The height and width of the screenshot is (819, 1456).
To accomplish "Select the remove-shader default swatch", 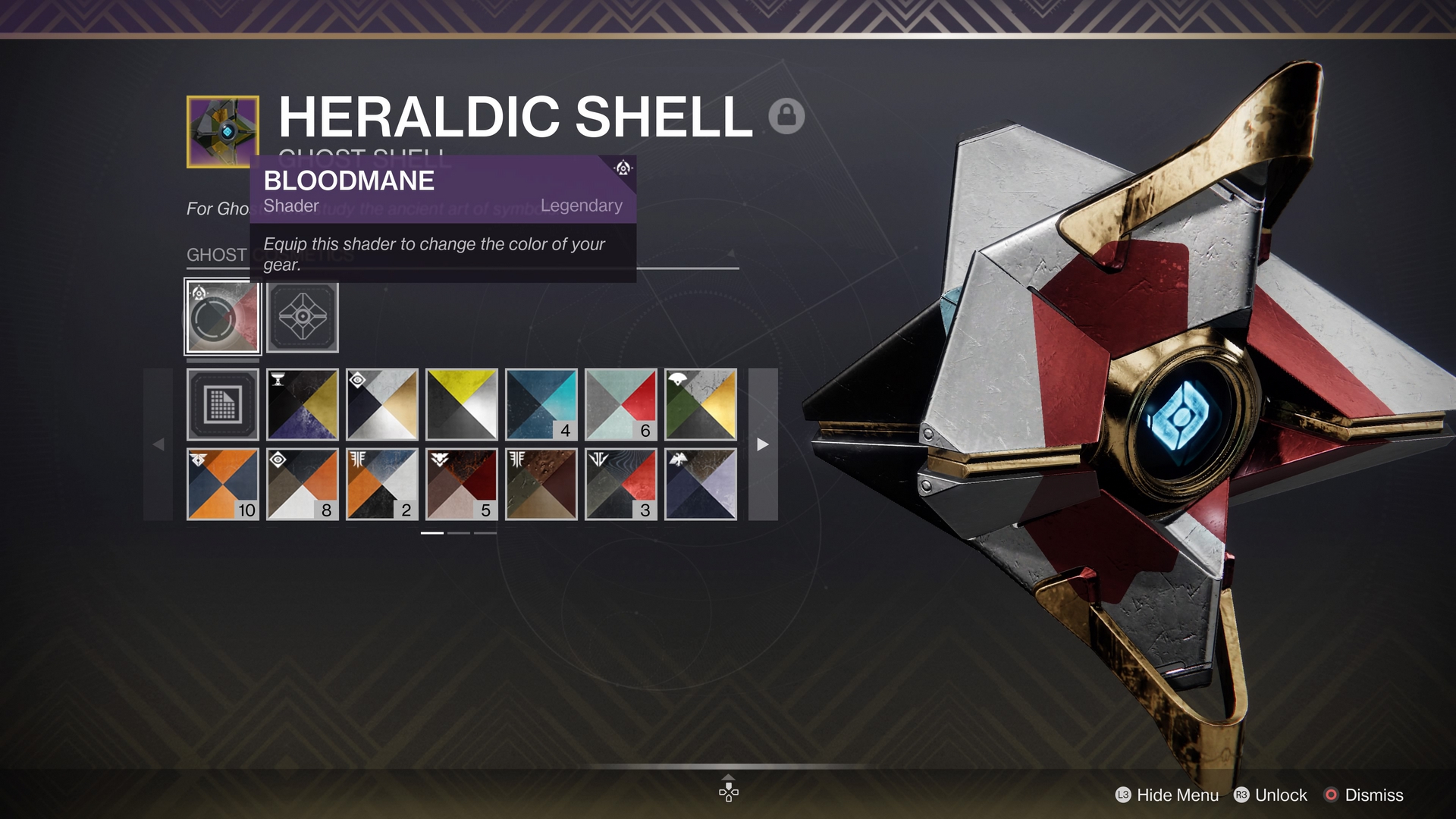I will (x=223, y=404).
